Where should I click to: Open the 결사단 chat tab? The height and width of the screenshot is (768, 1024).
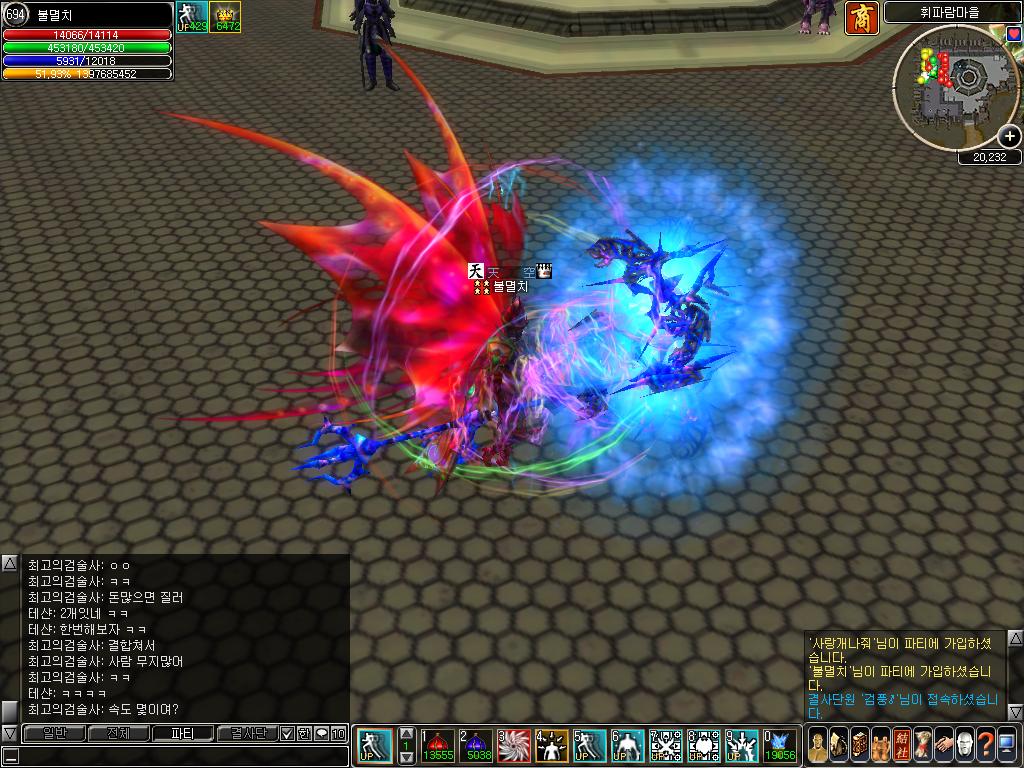[x=246, y=734]
